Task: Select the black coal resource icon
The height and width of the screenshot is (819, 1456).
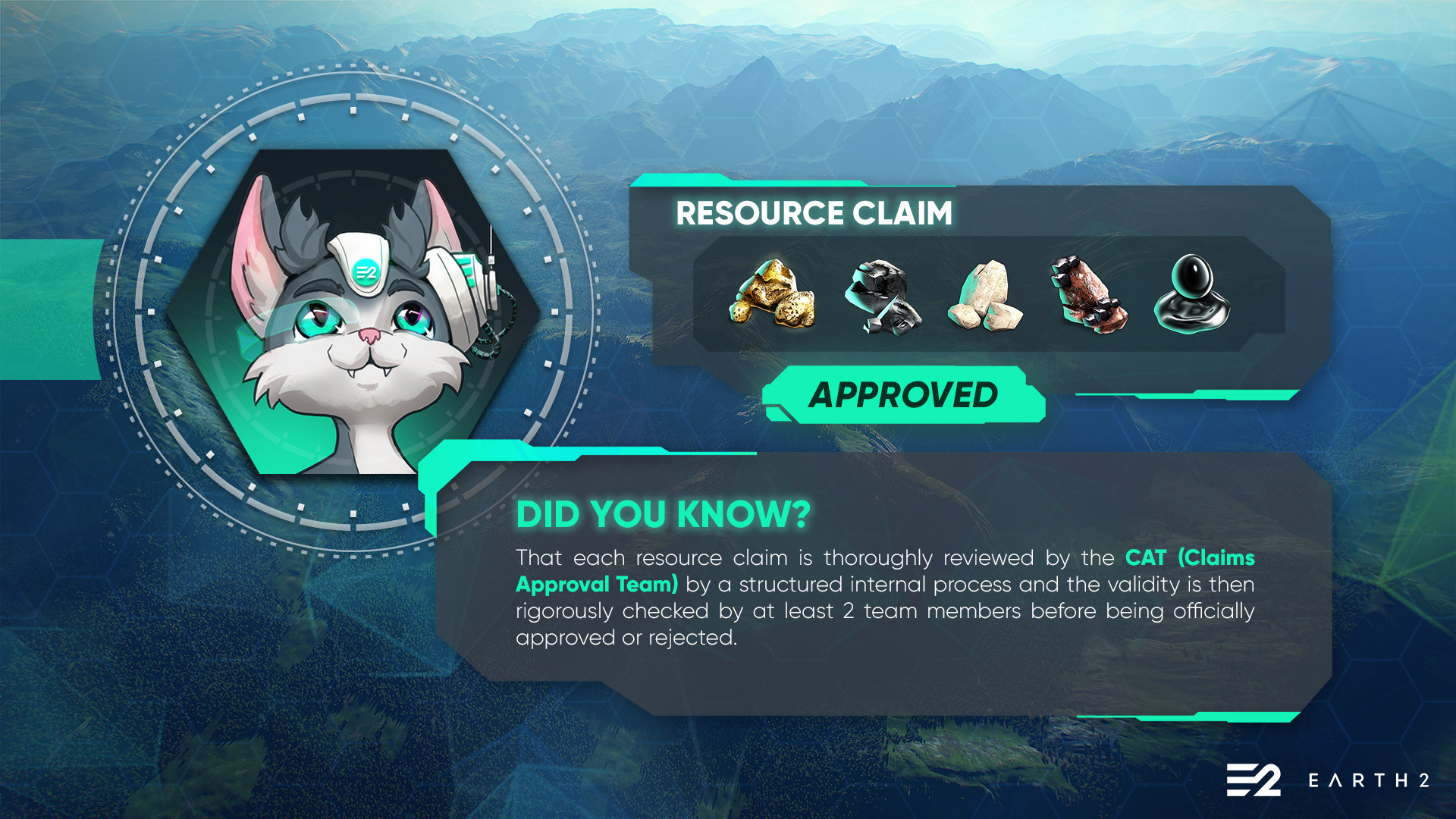Action: pos(882,297)
